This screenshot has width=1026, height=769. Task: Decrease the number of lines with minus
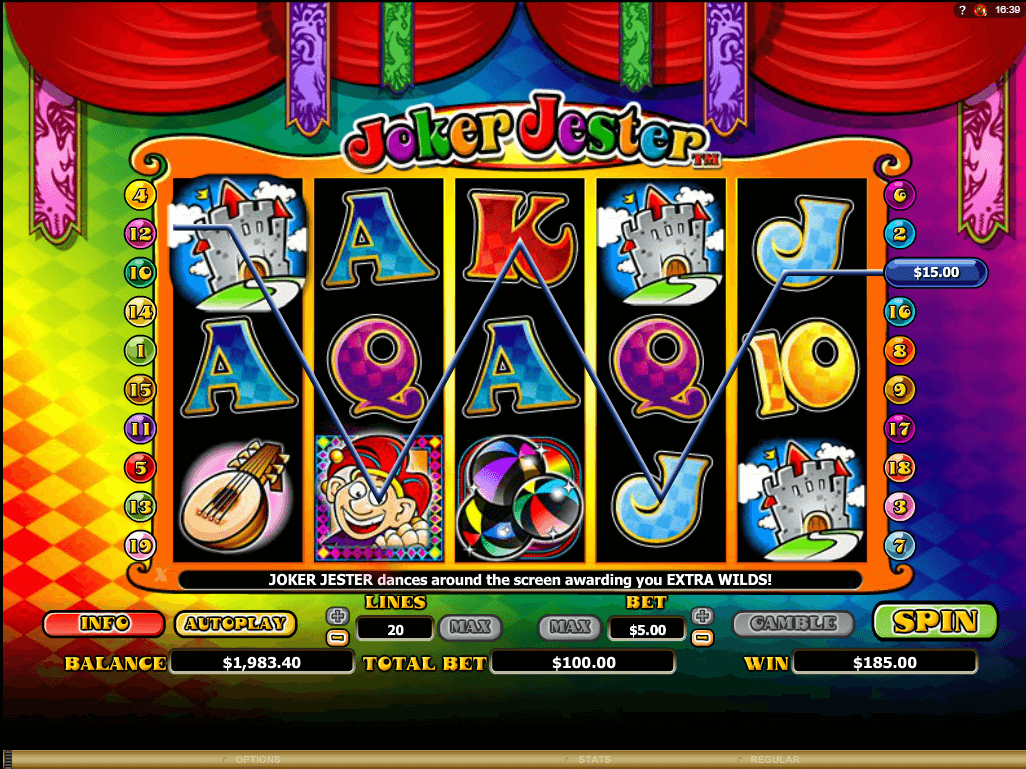click(x=338, y=636)
